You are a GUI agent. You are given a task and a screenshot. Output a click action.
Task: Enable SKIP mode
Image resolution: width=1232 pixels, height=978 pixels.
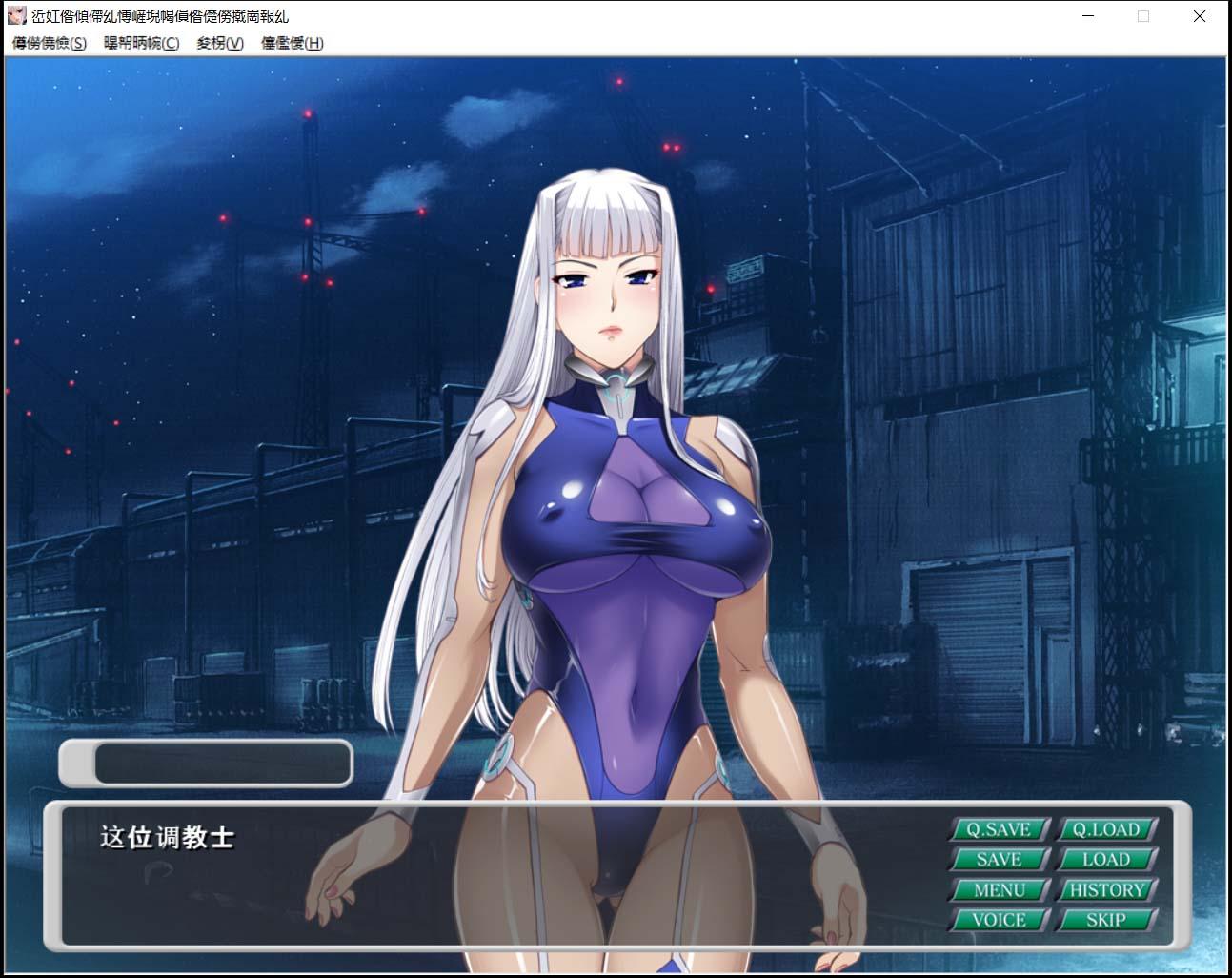(1107, 919)
